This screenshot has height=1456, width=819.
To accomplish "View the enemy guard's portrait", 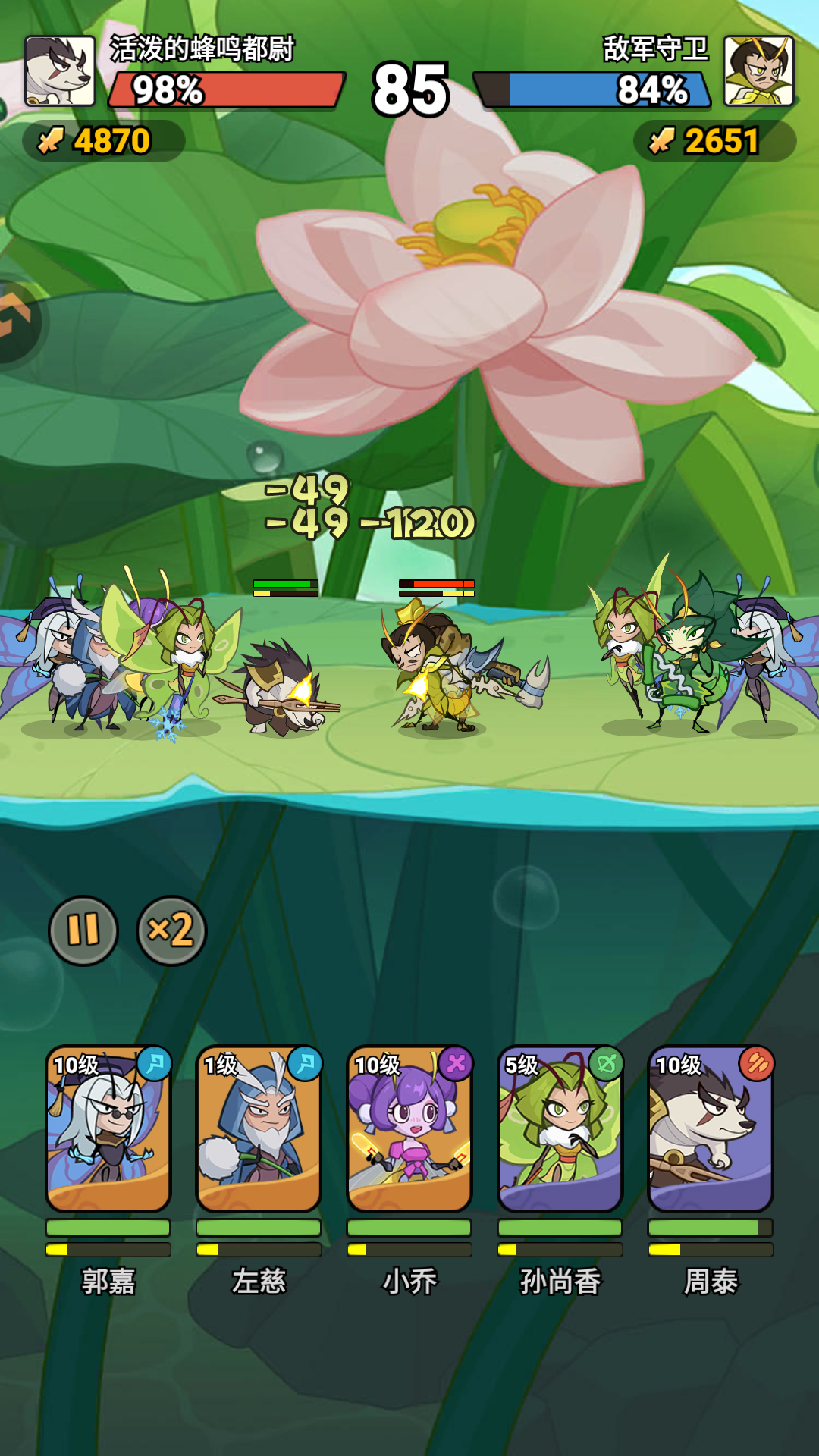I will tap(758, 71).
